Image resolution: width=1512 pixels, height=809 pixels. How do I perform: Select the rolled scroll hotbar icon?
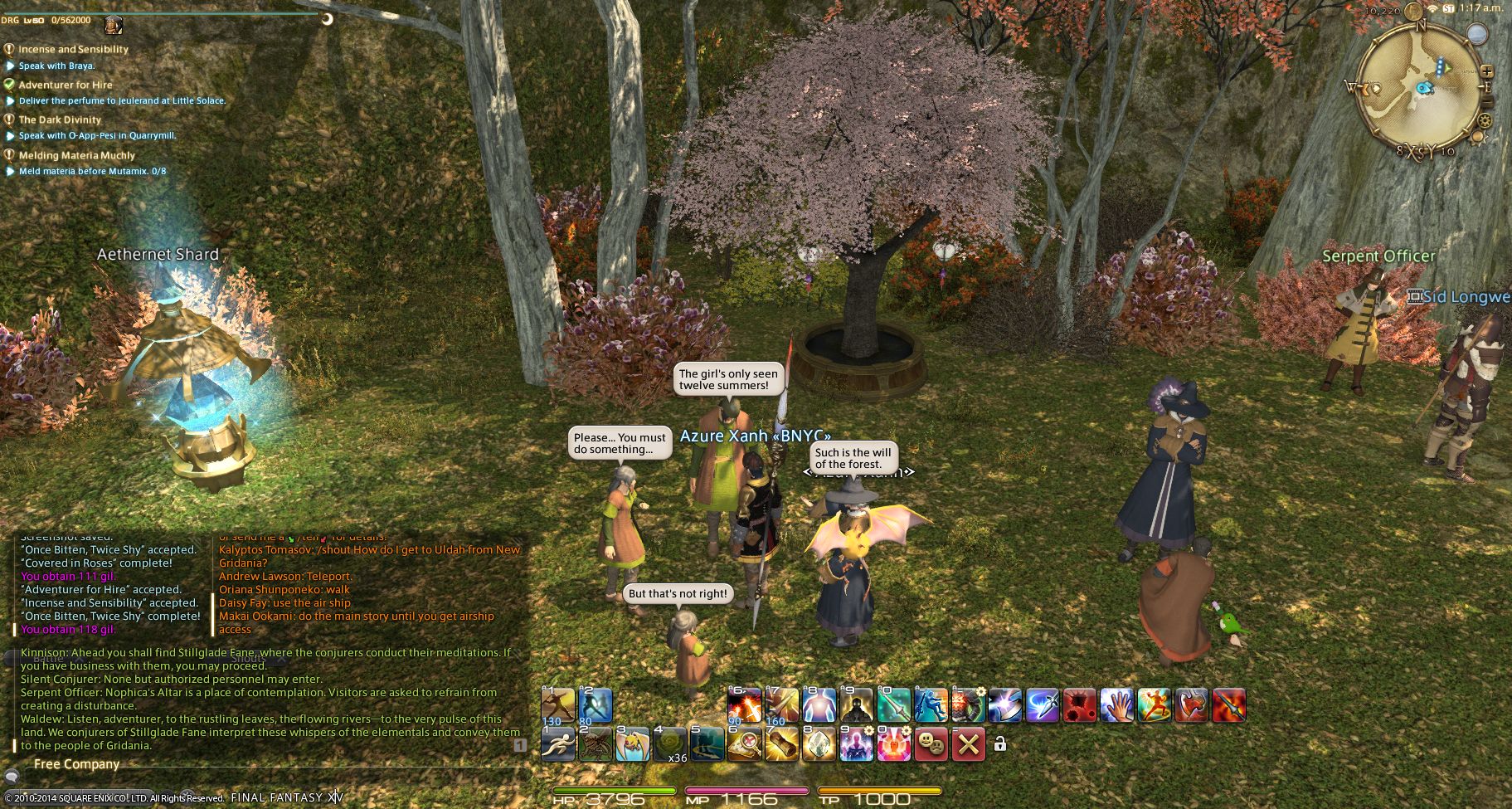click(781, 745)
